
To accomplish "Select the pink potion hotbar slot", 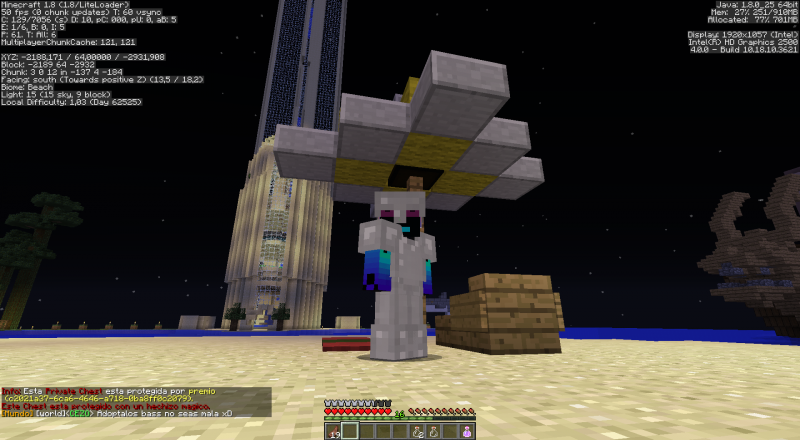I will (x=467, y=432).
